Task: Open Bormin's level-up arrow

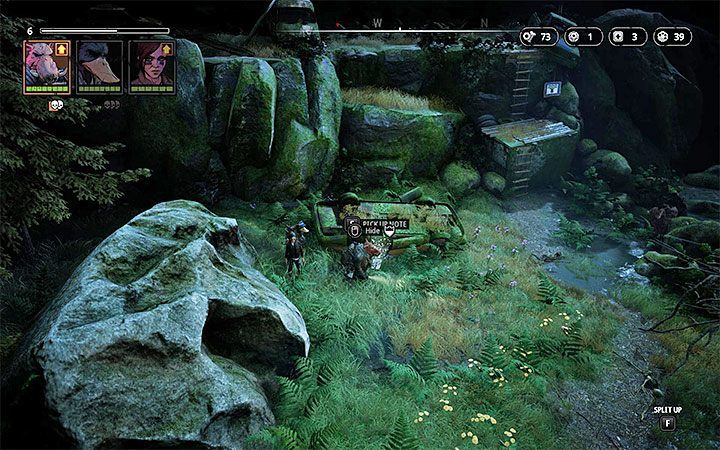Action: pyautogui.click(x=61, y=47)
